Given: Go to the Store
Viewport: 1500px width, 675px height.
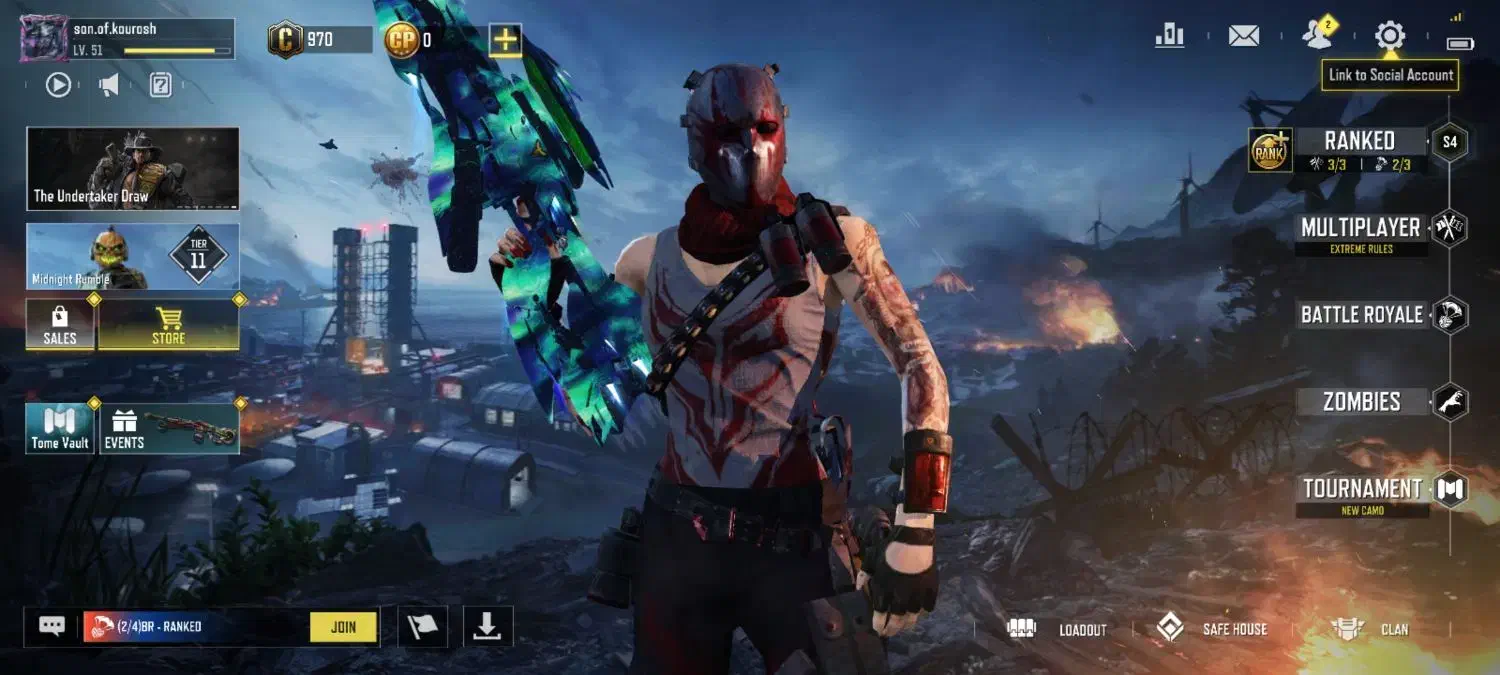Looking at the screenshot, I should (x=168, y=326).
